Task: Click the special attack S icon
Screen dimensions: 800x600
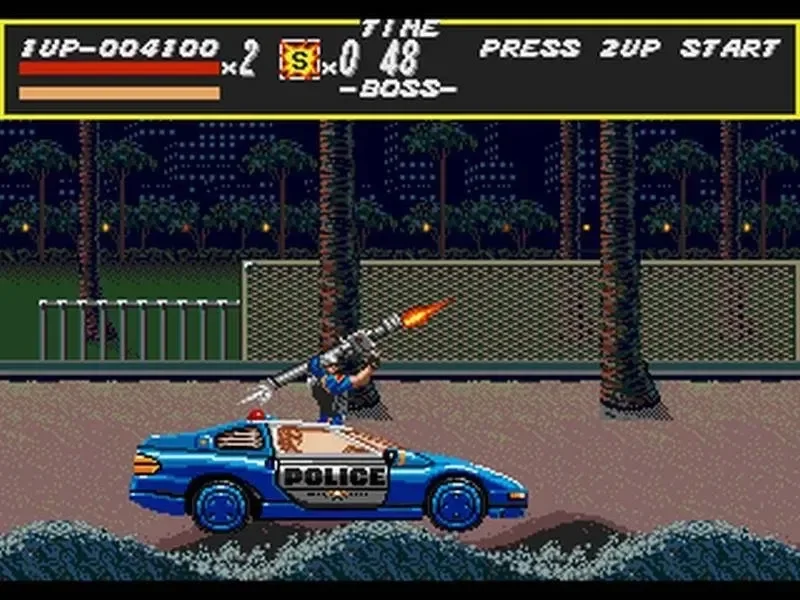Action: [299, 60]
